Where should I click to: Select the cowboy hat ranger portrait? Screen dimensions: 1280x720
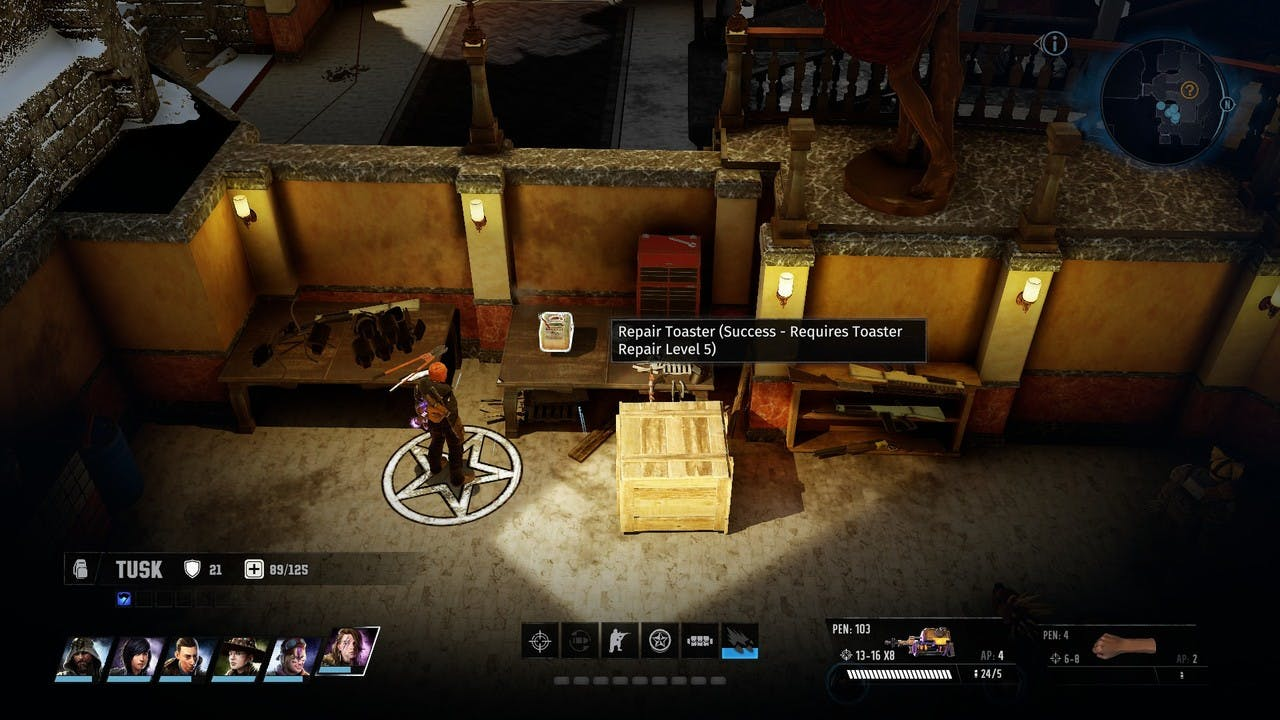click(240, 656)
